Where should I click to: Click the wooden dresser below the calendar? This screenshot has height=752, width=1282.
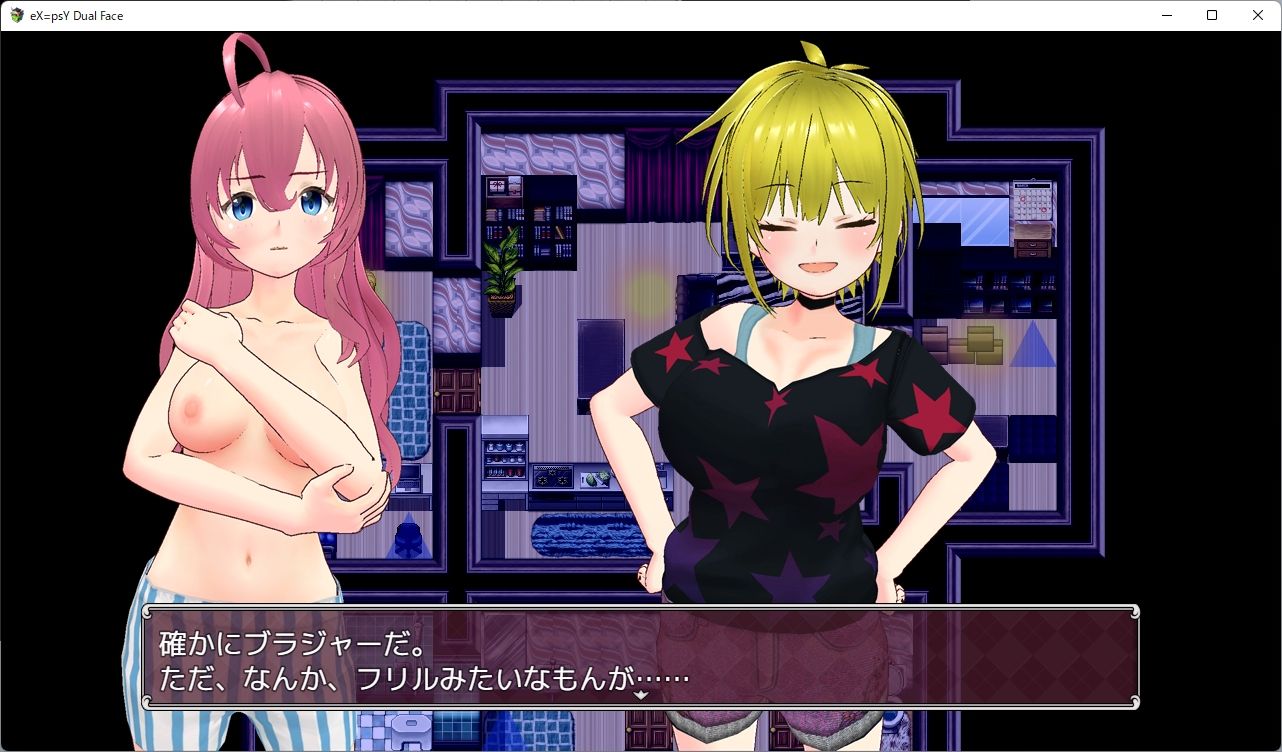1033,248
